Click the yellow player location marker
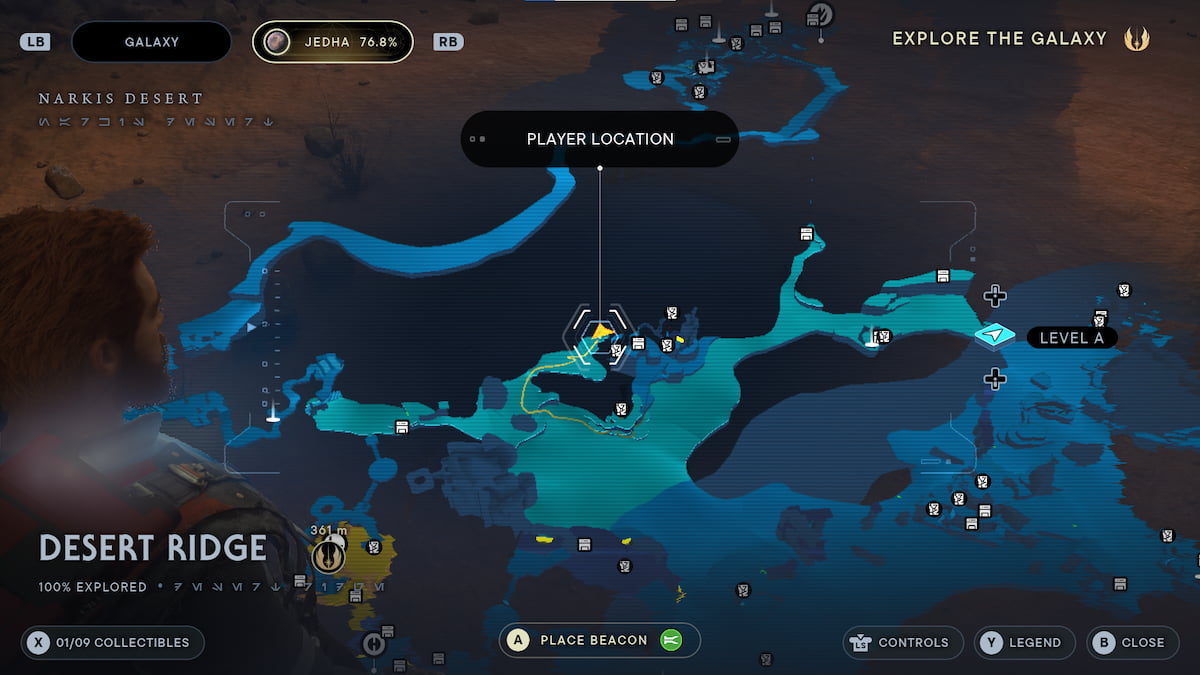 [600, 331]
